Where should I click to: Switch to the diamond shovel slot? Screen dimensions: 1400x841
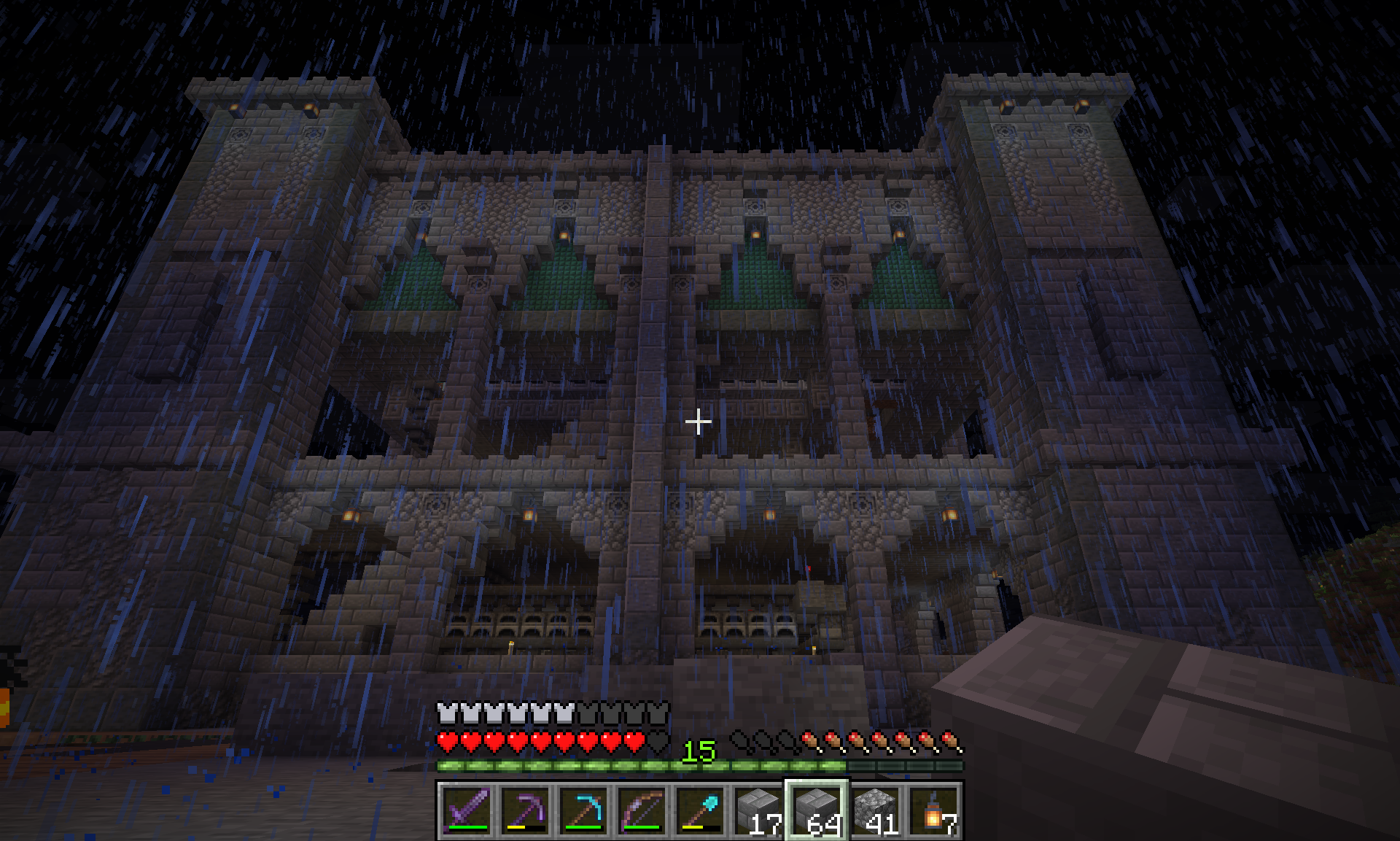point(700,810)
